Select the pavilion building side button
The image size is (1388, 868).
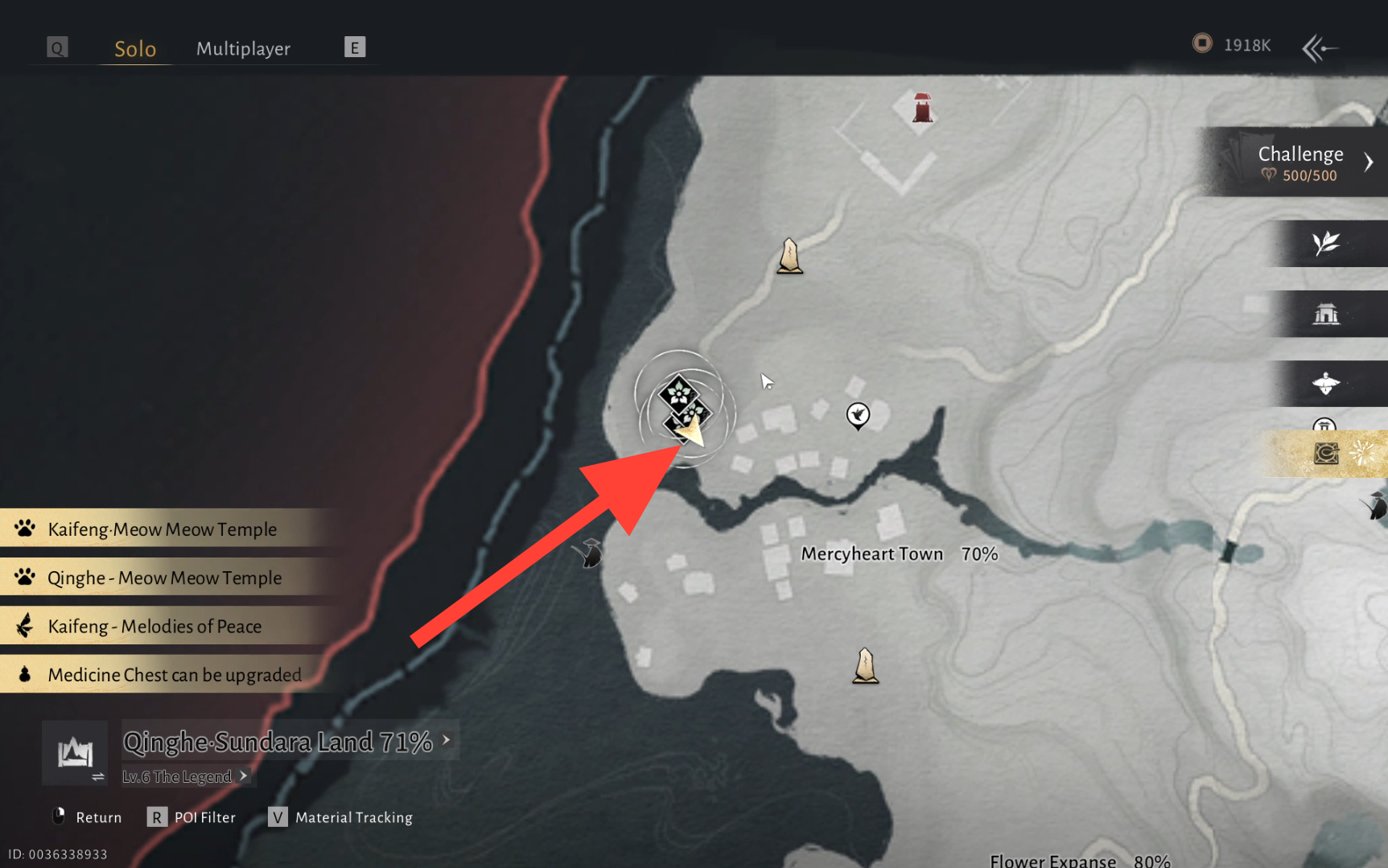tap(1326, 314)
